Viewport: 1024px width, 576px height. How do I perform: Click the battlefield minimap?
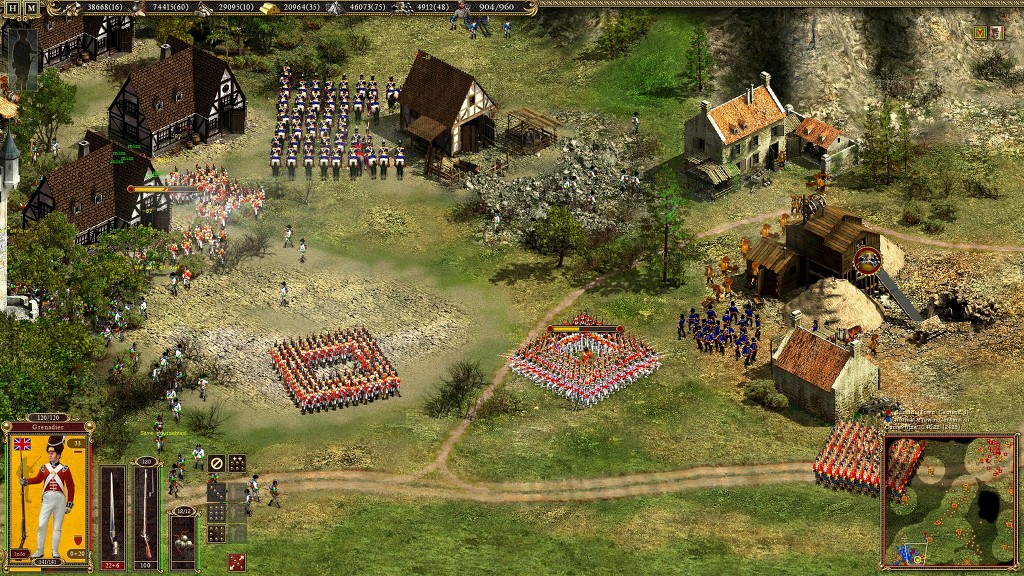pos(949,500)
